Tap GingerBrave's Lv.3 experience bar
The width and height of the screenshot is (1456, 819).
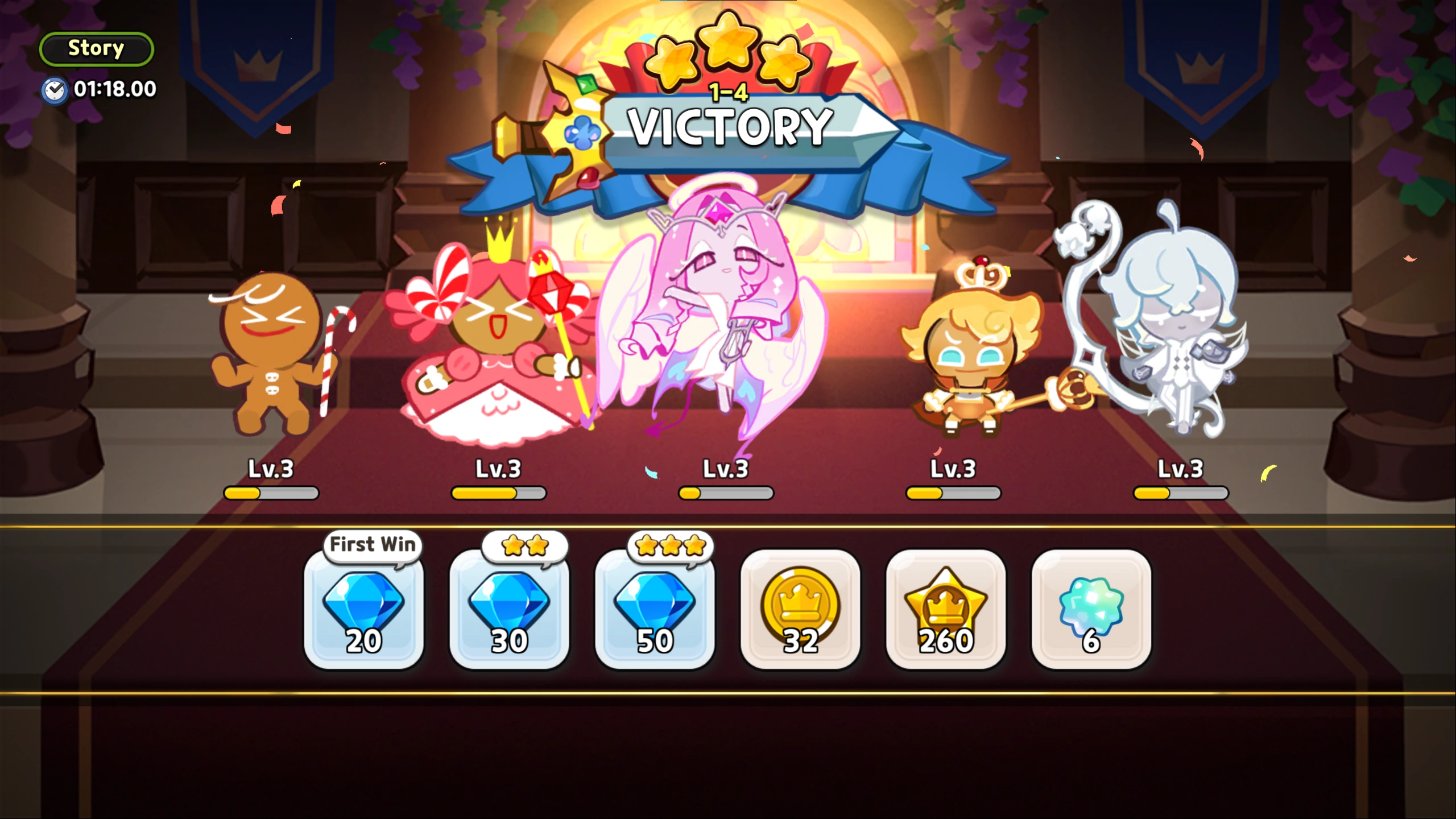click(272, 494)
